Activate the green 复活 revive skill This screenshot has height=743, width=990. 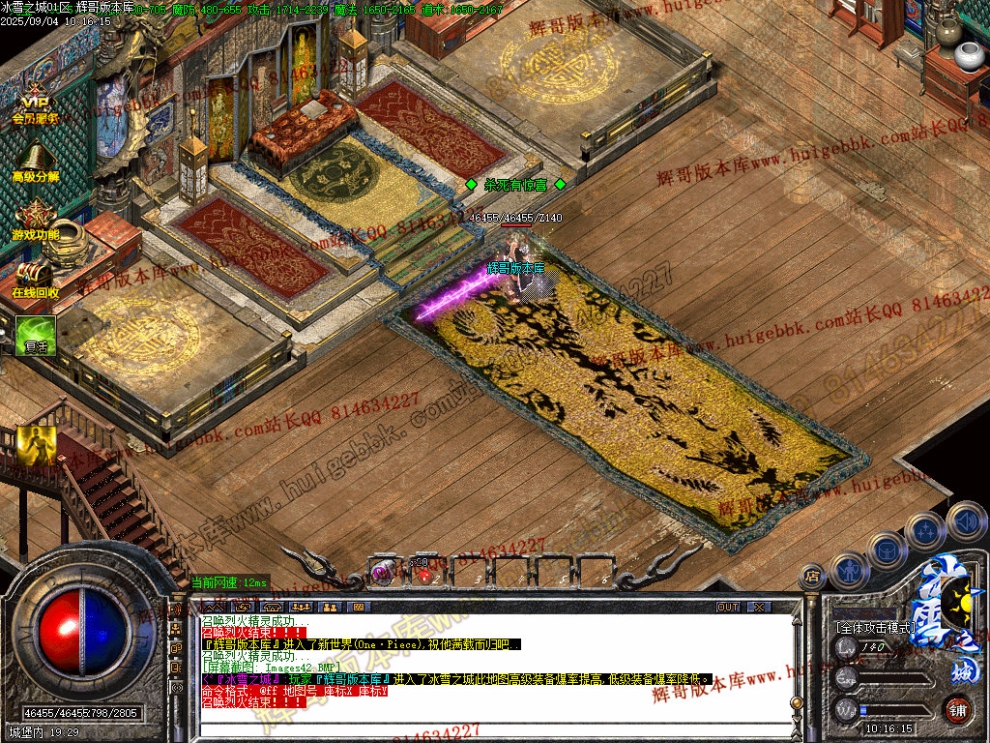35,335
